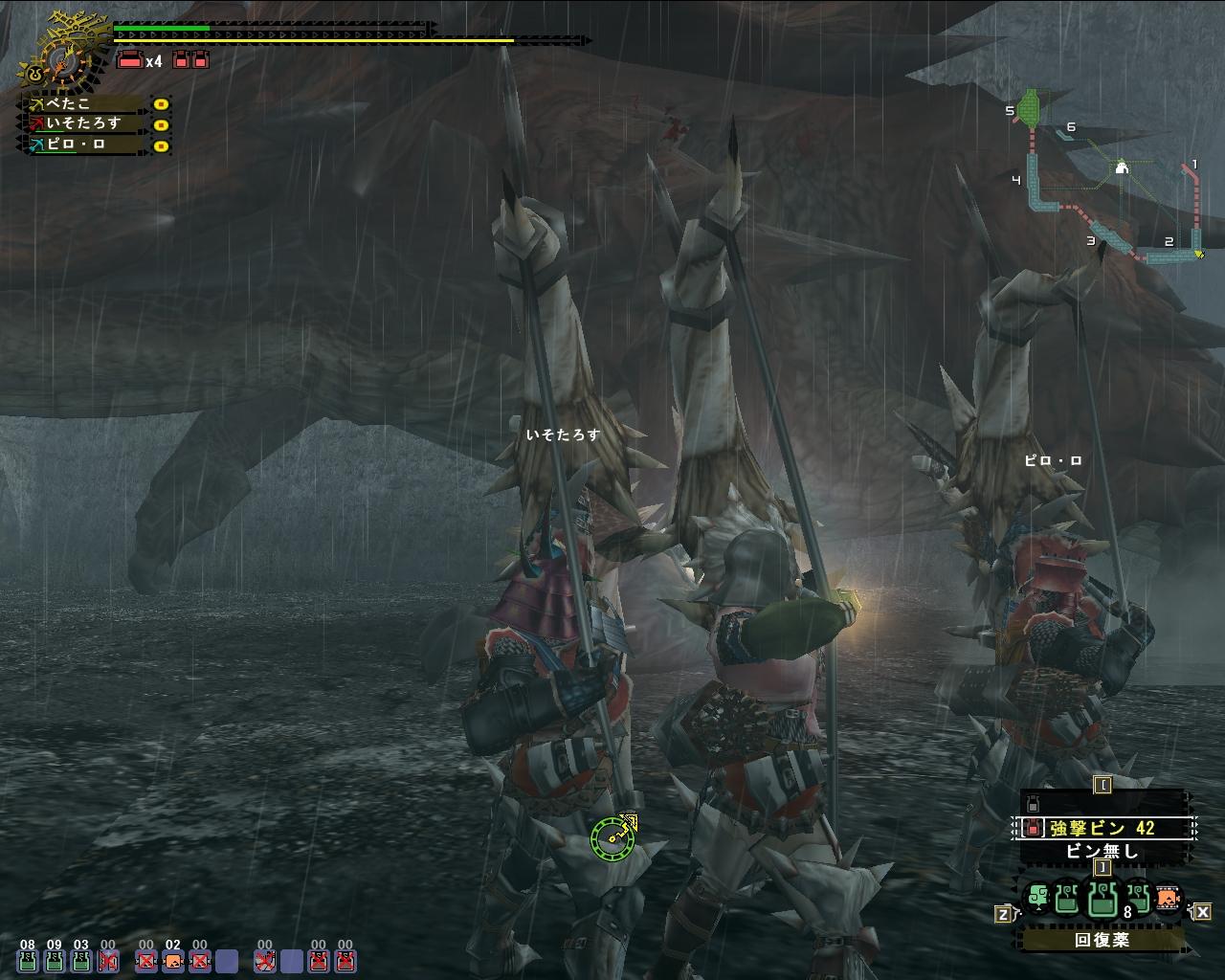The height and width of the screenshot is (980, 1225).
Task: Click the 回復薬 item name label
Action: pos(1102,940)
